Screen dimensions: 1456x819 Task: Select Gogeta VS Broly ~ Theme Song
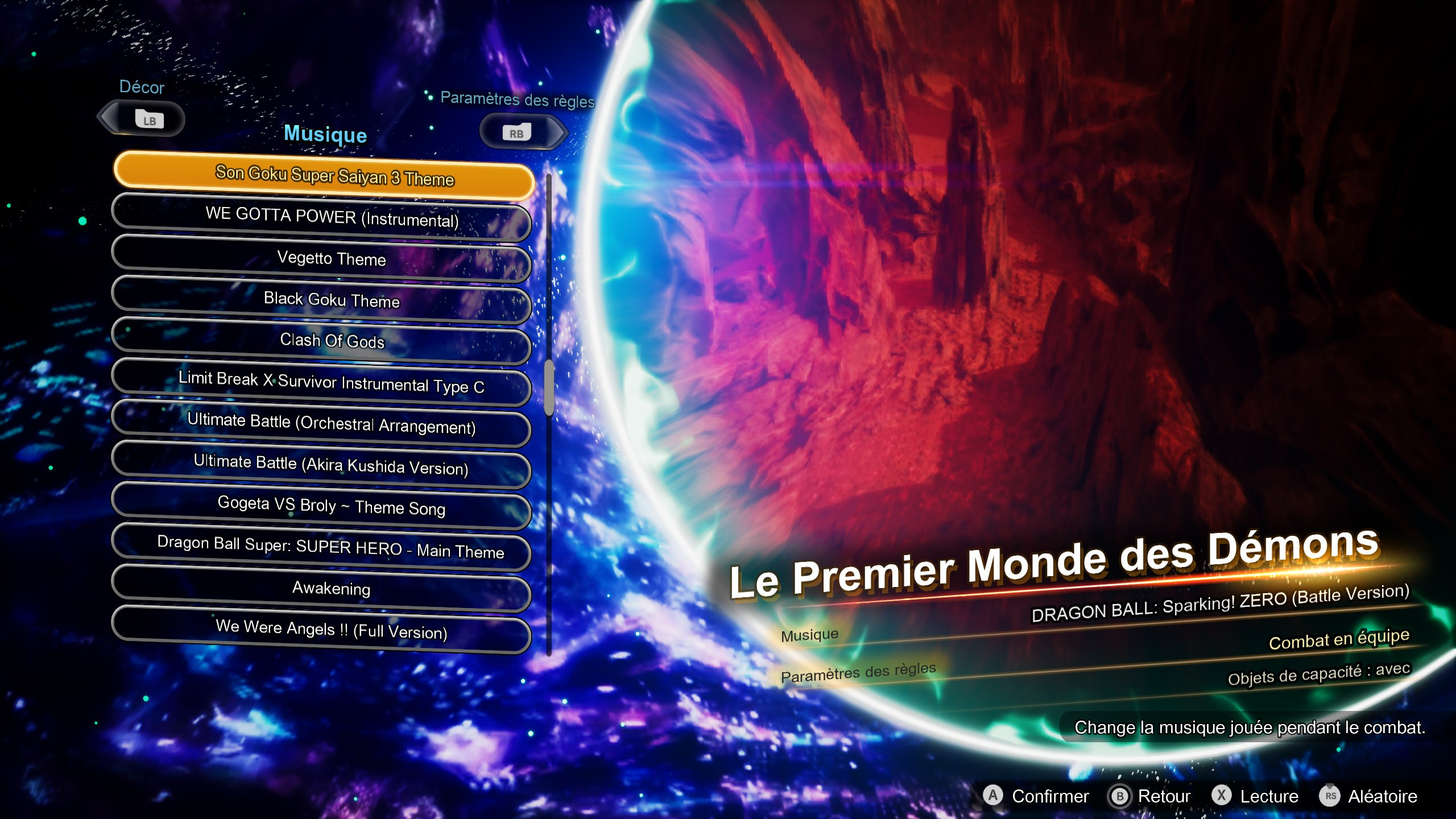click(322, 510)
